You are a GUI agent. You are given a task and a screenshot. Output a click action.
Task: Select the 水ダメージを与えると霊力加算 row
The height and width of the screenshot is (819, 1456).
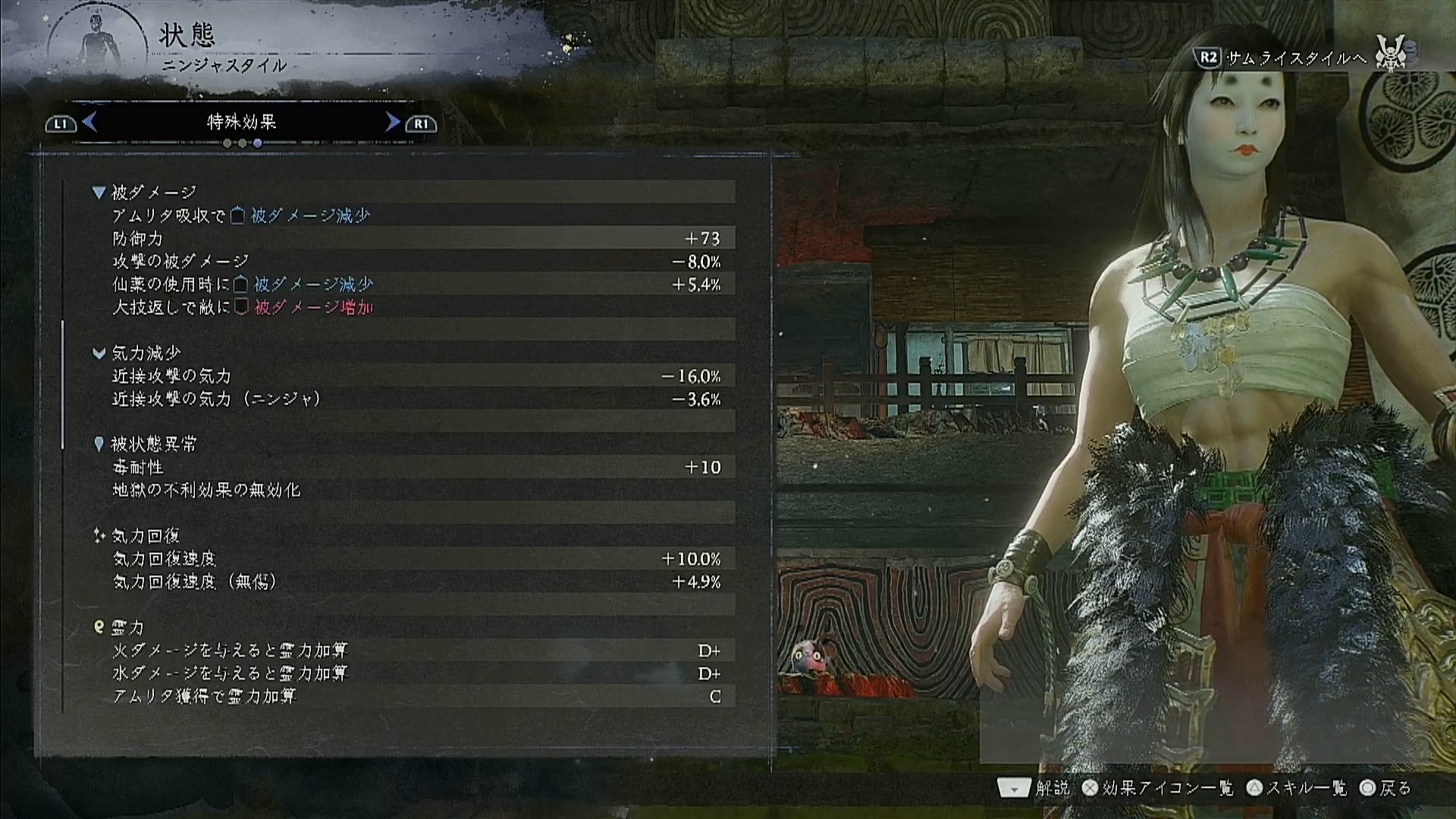click(x=416, y=673)
